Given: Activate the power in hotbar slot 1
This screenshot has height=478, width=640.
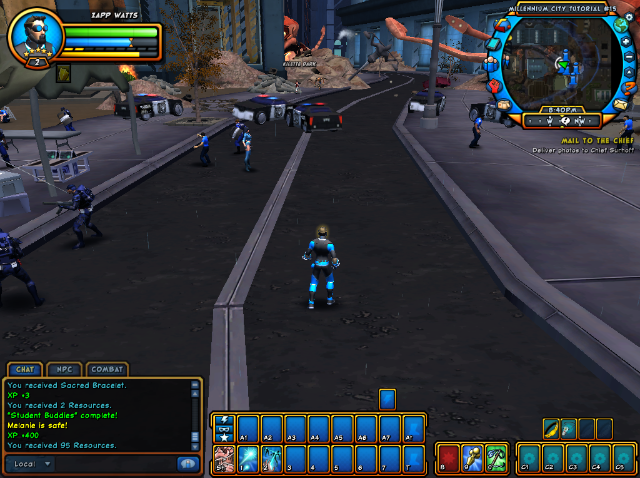Looking at the screenshot, I should tap(246, 460).
